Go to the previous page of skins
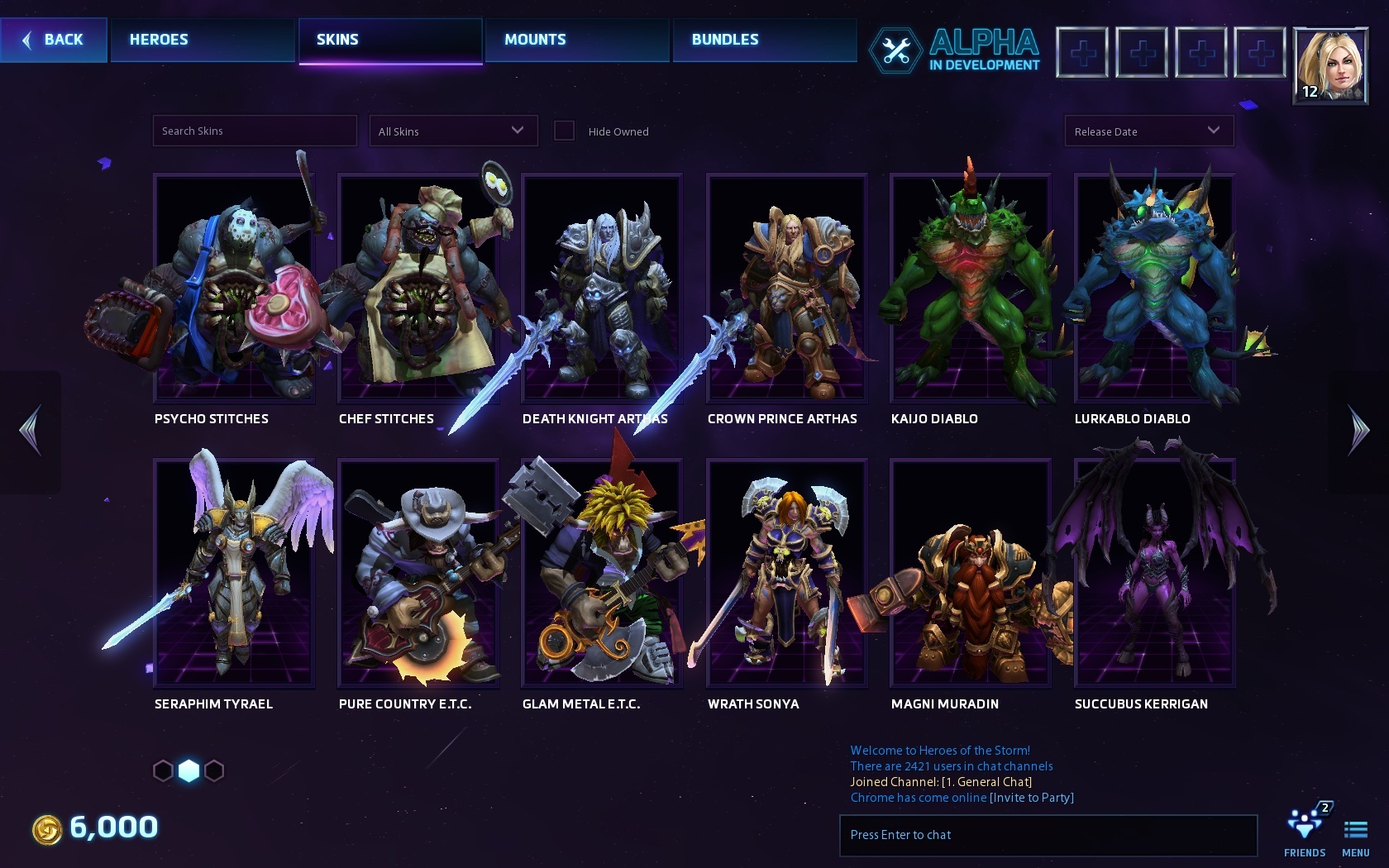 click(x=30, y=431)
